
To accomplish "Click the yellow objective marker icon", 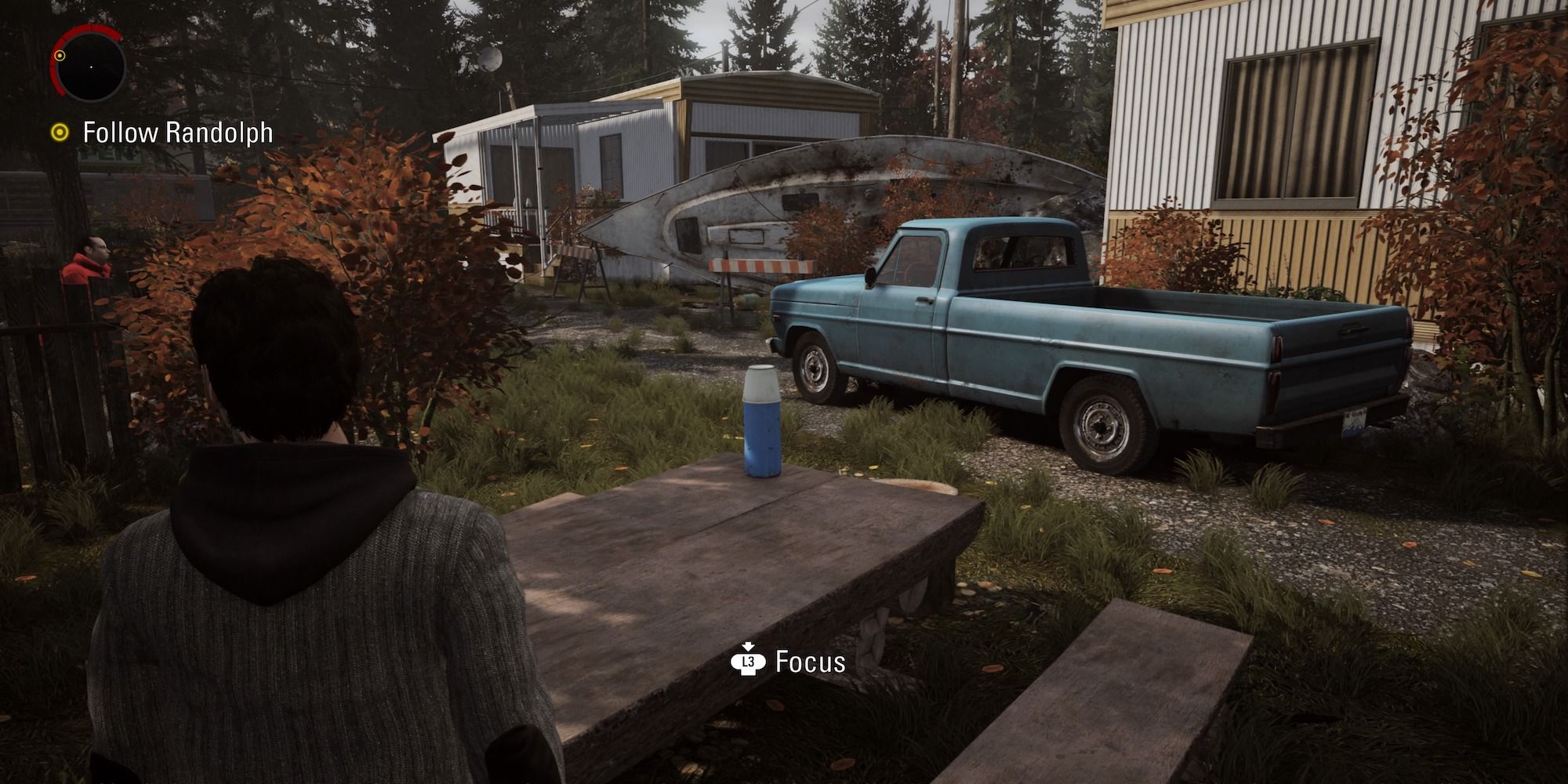I will [60, 132].
